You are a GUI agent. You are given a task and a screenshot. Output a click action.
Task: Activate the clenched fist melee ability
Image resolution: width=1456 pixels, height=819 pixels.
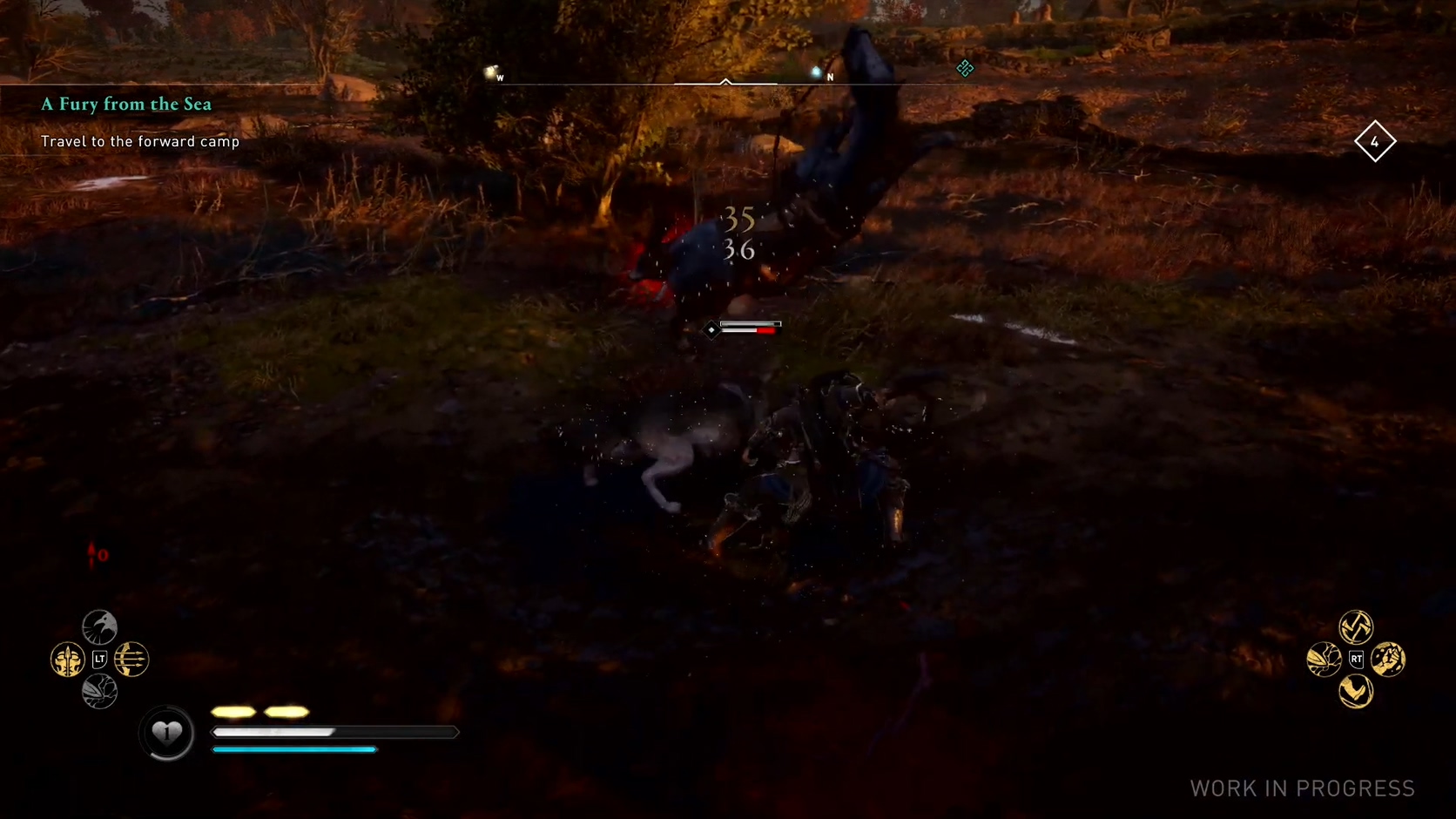click(x=1388, y=660)
